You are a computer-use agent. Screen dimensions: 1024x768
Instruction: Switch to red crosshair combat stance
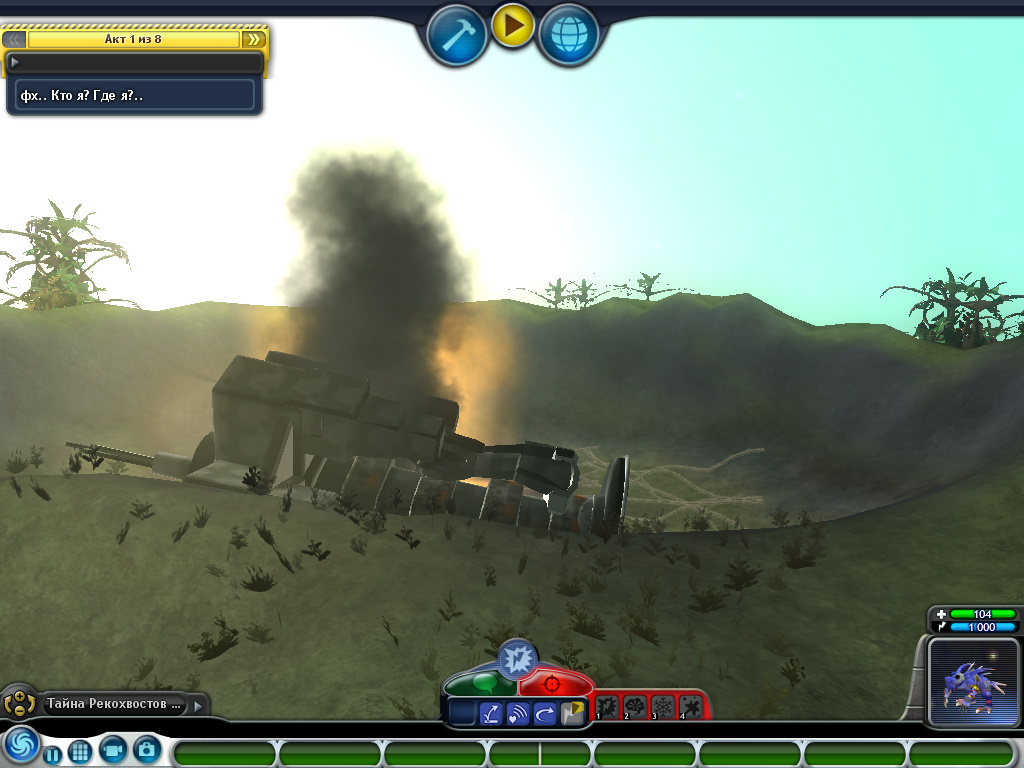tap(552, 684)
